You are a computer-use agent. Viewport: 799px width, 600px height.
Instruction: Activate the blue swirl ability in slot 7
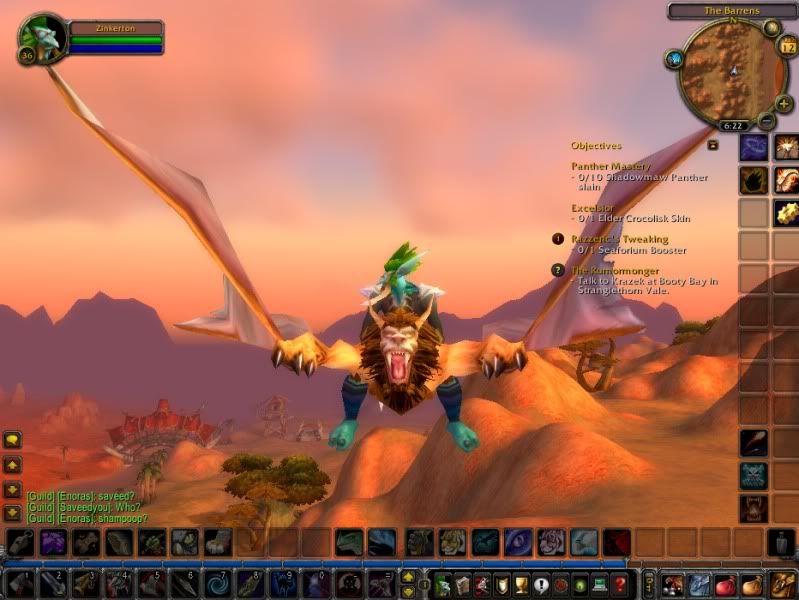(215, 583)
